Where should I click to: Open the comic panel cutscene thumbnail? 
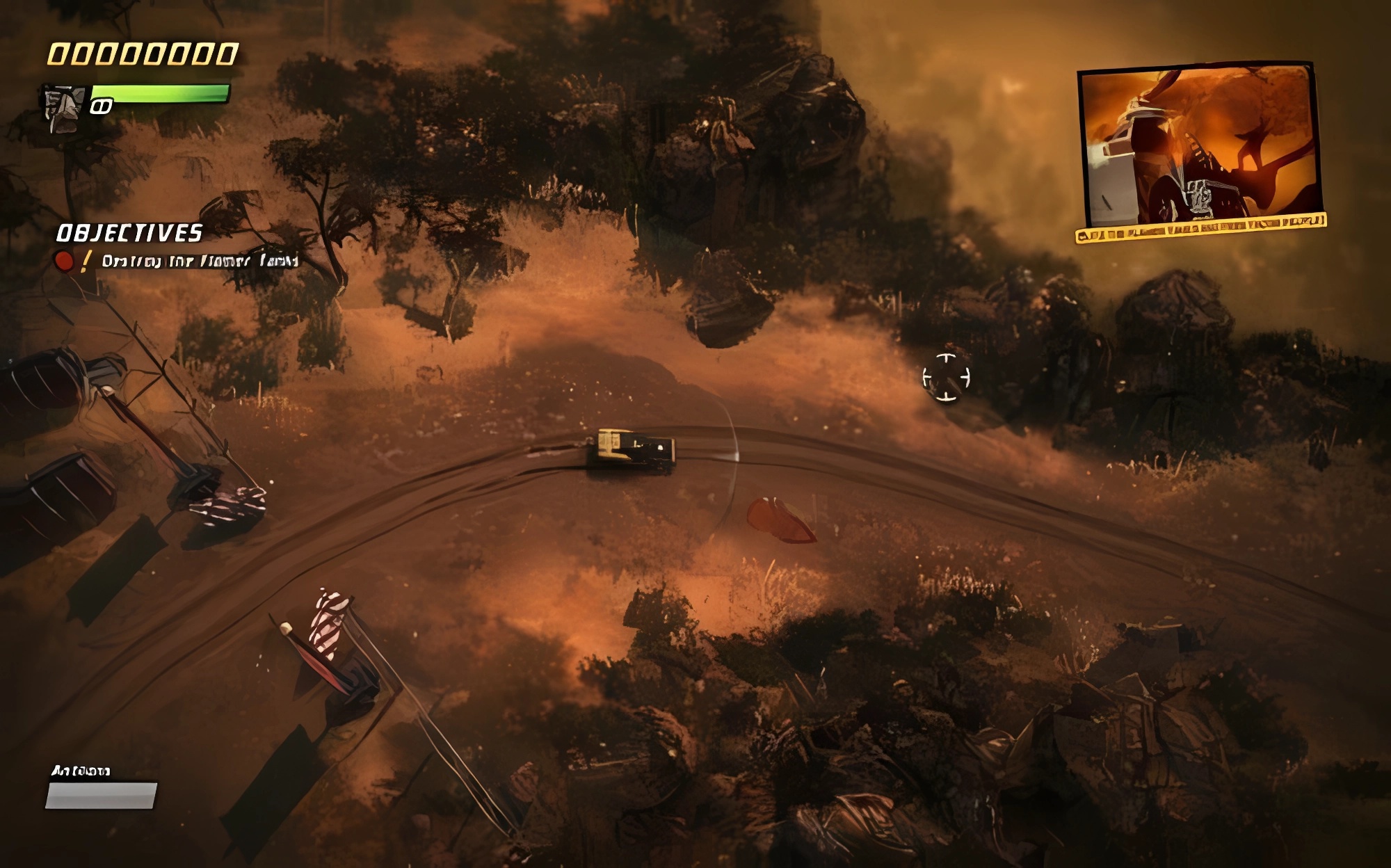[1200, 147]
